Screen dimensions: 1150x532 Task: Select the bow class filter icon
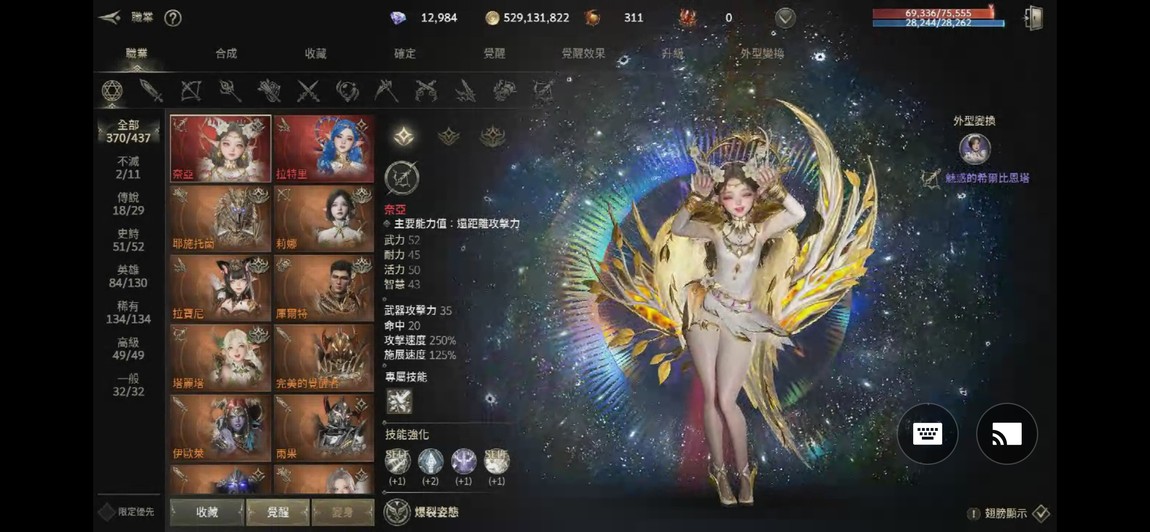[x=191, y=91]
